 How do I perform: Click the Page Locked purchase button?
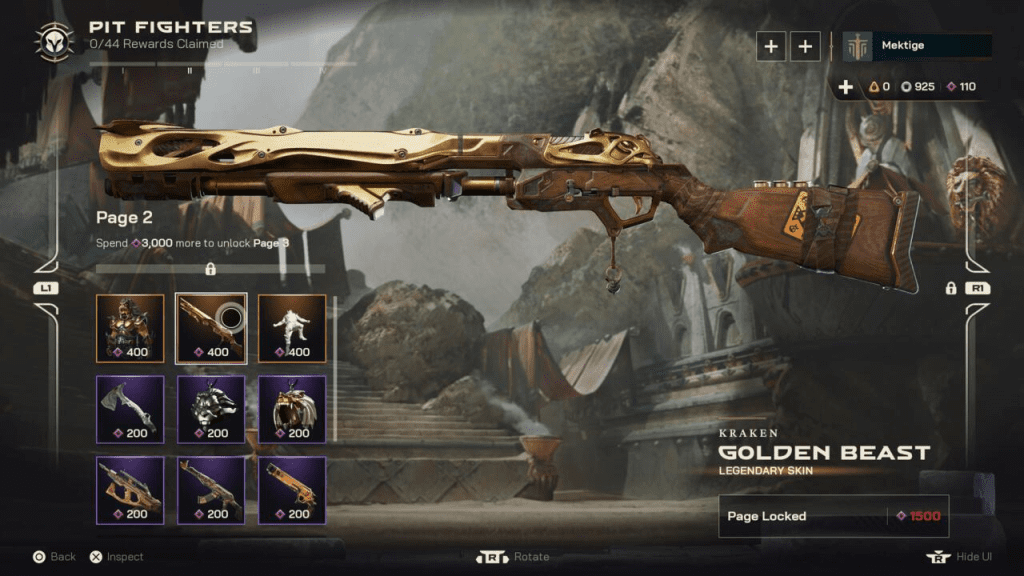pos(833,516)
